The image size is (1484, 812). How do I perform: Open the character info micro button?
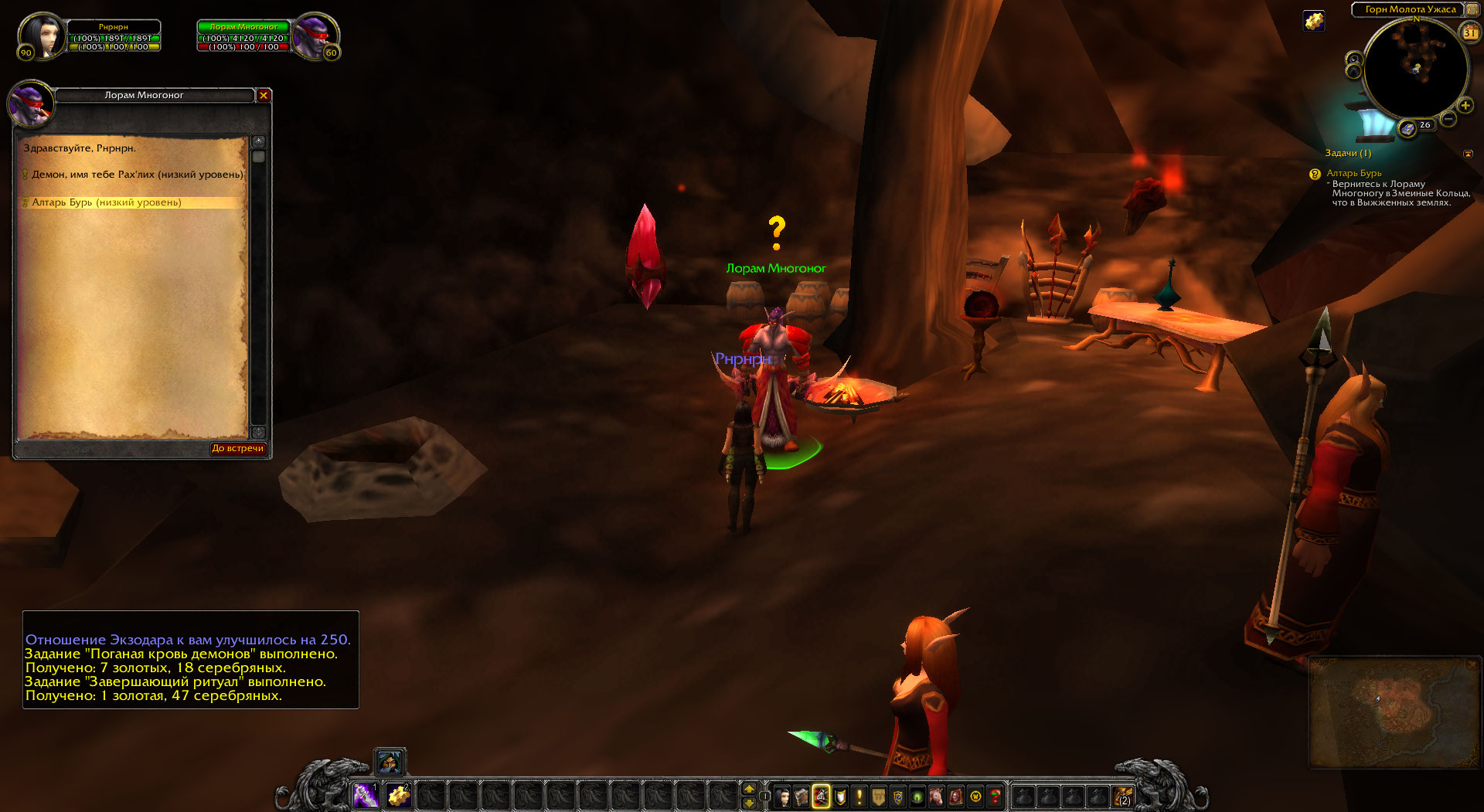783,796
